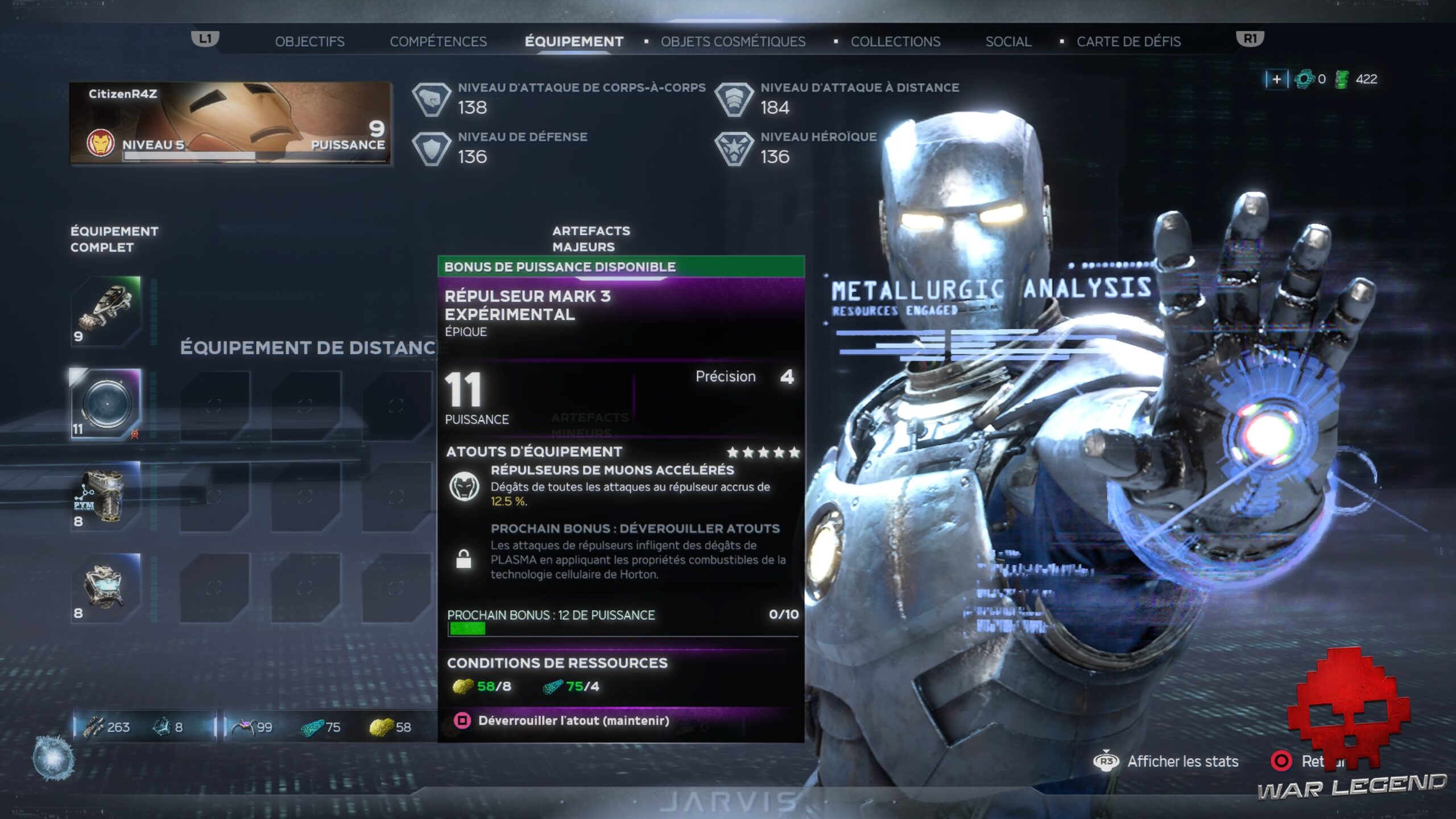This screenshot has width=1456, height=819.
Task: Switch to the Objectifs tab
Action: 309,42
